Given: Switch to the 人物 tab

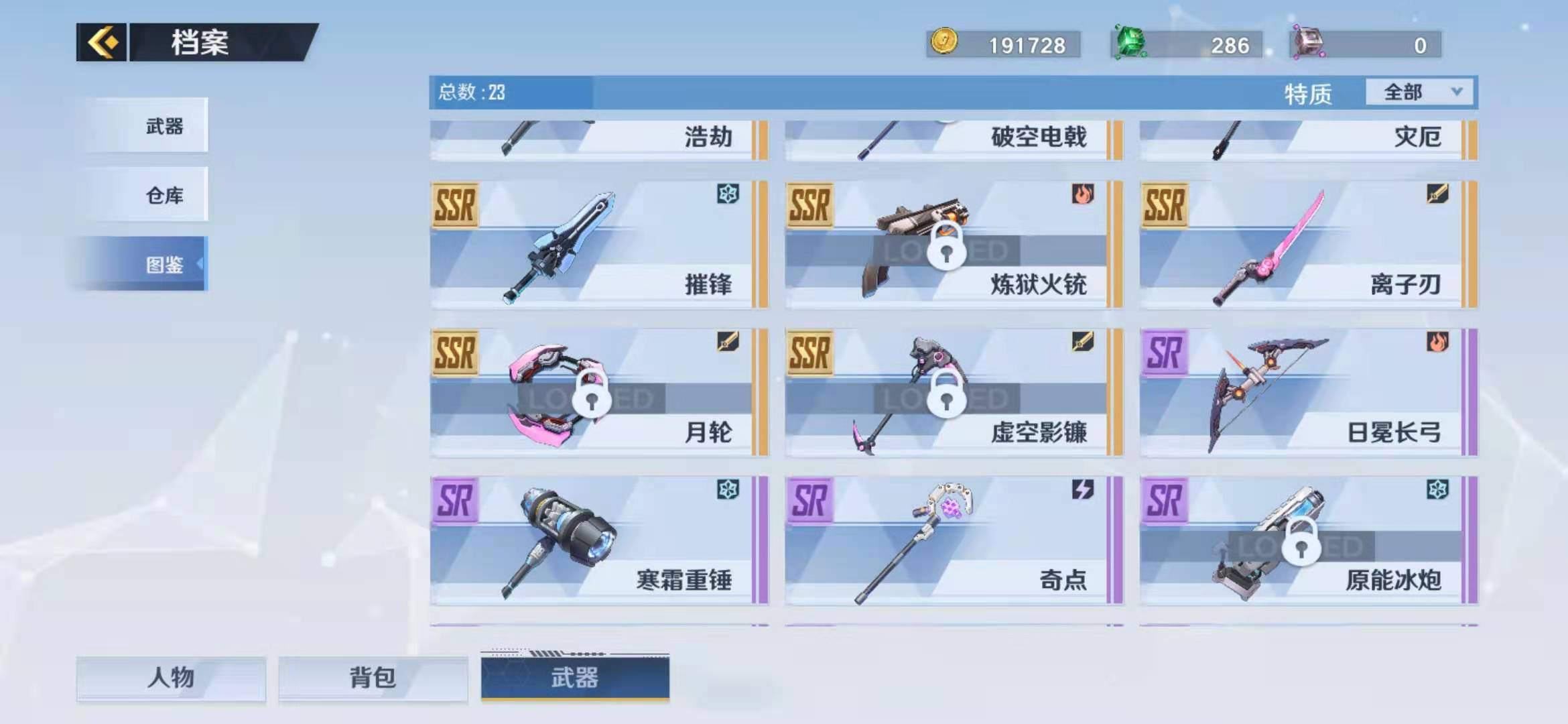Looking at the screenshot, I should pyautogui.click(x=172, y=678).
